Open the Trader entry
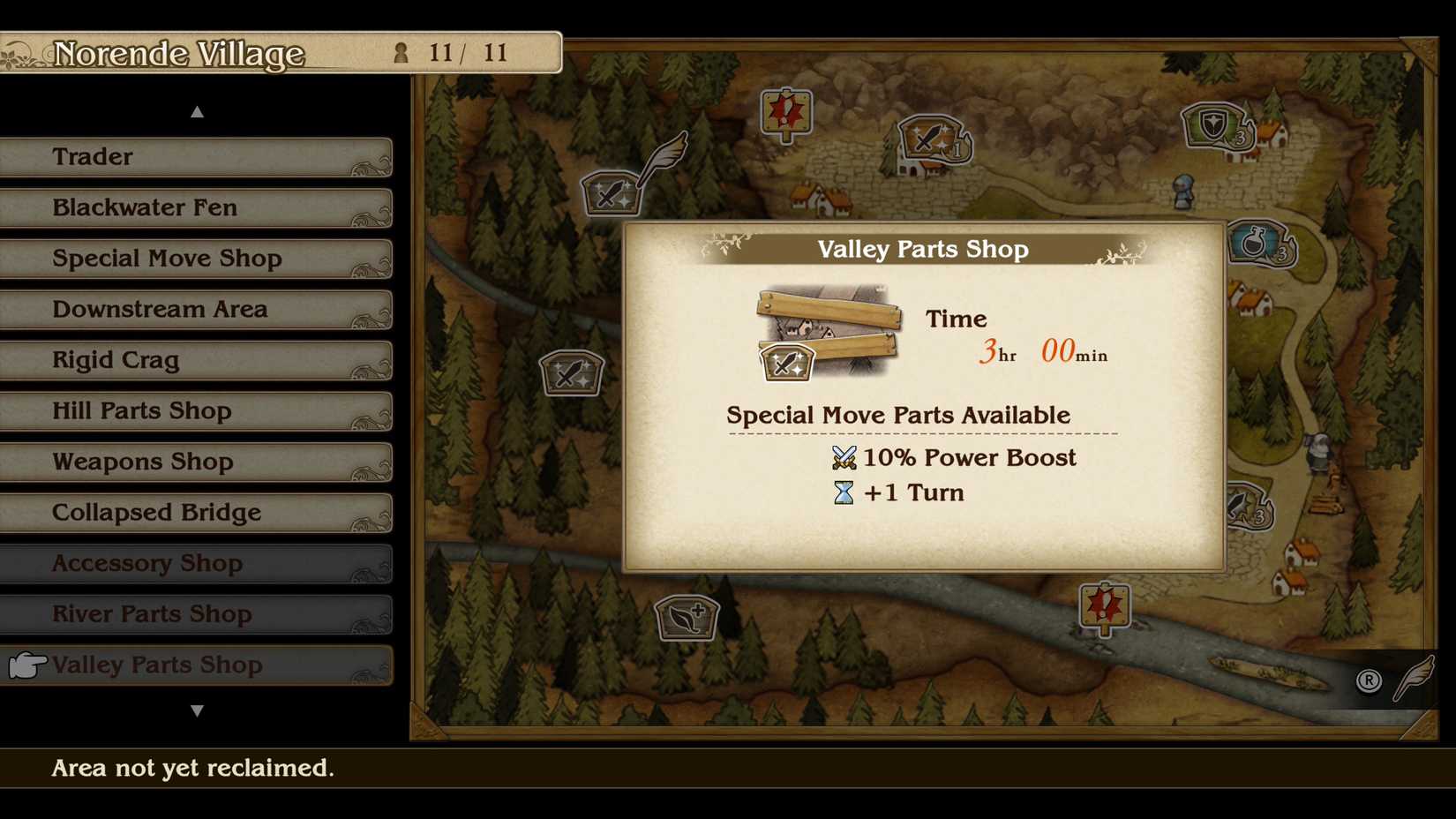This screenshot has height=819, width=1456. (x=92, y=156)
